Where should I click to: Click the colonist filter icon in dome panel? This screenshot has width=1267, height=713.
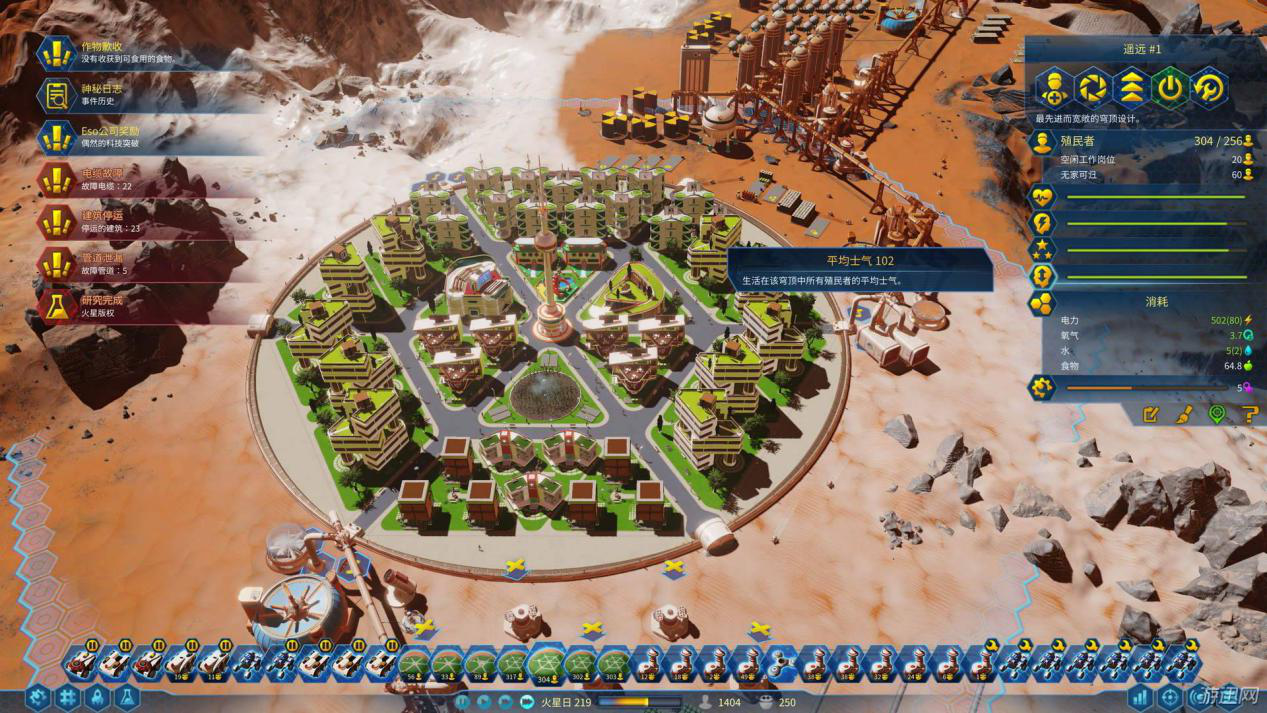coord(1053,88)
